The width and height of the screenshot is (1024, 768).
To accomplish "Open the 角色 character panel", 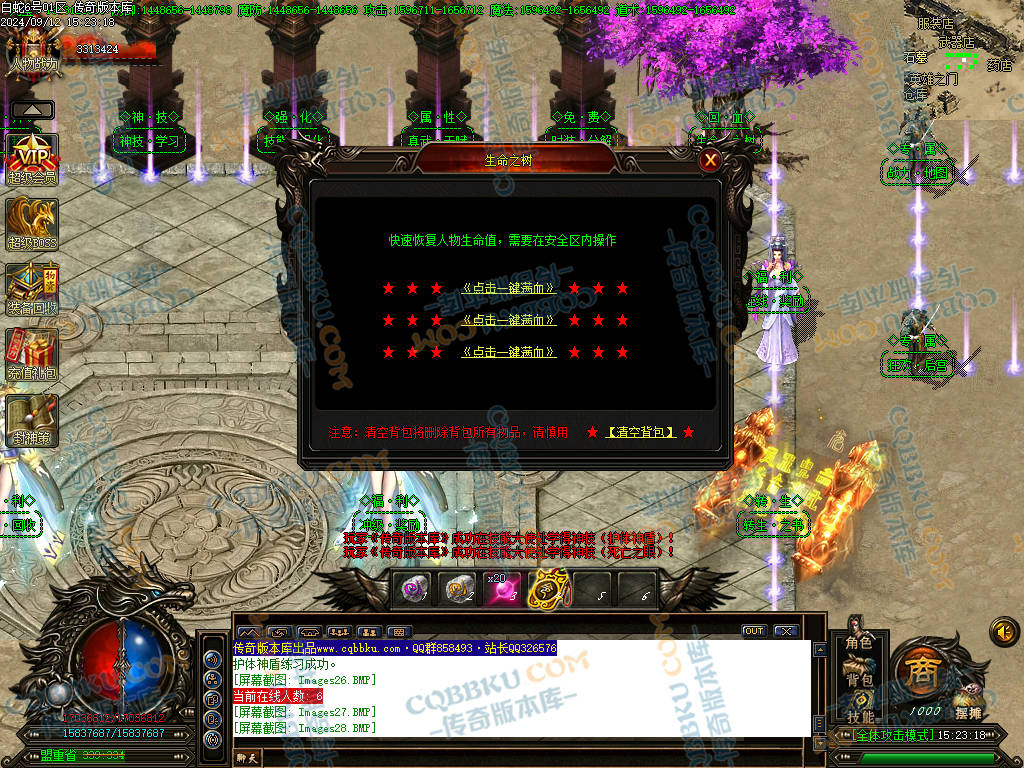I will [859, 642].
